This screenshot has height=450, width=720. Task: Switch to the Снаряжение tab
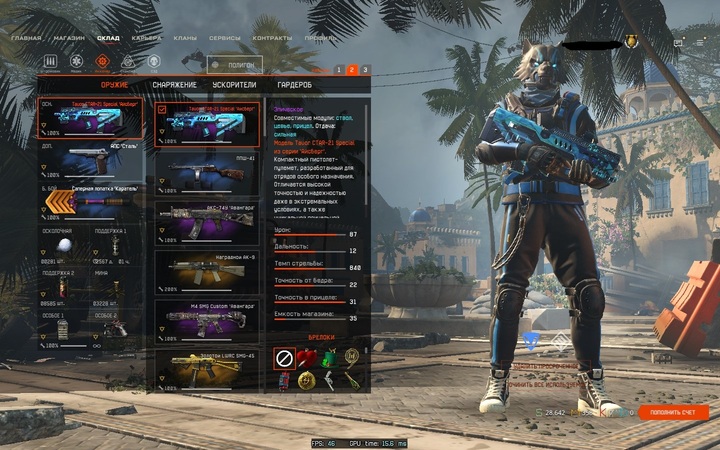[174, 85]
